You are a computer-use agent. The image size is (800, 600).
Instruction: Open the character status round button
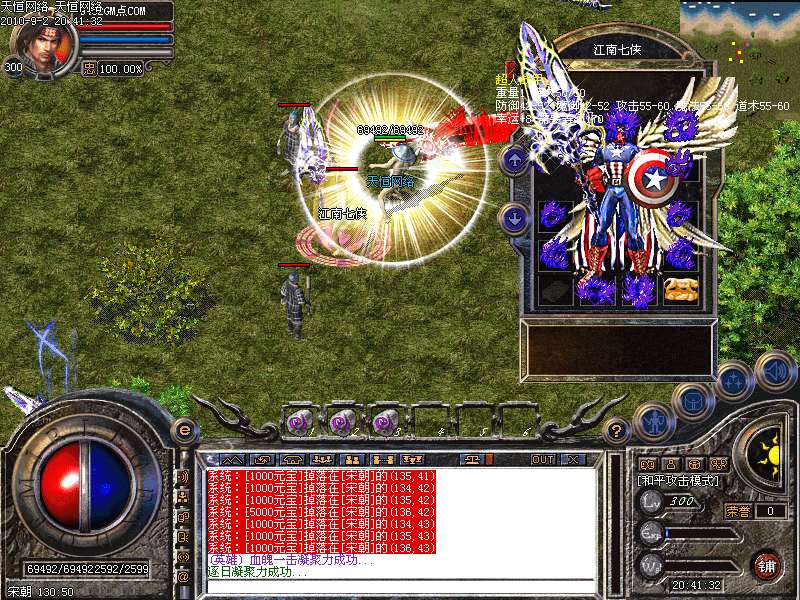[x=654, y=421]
